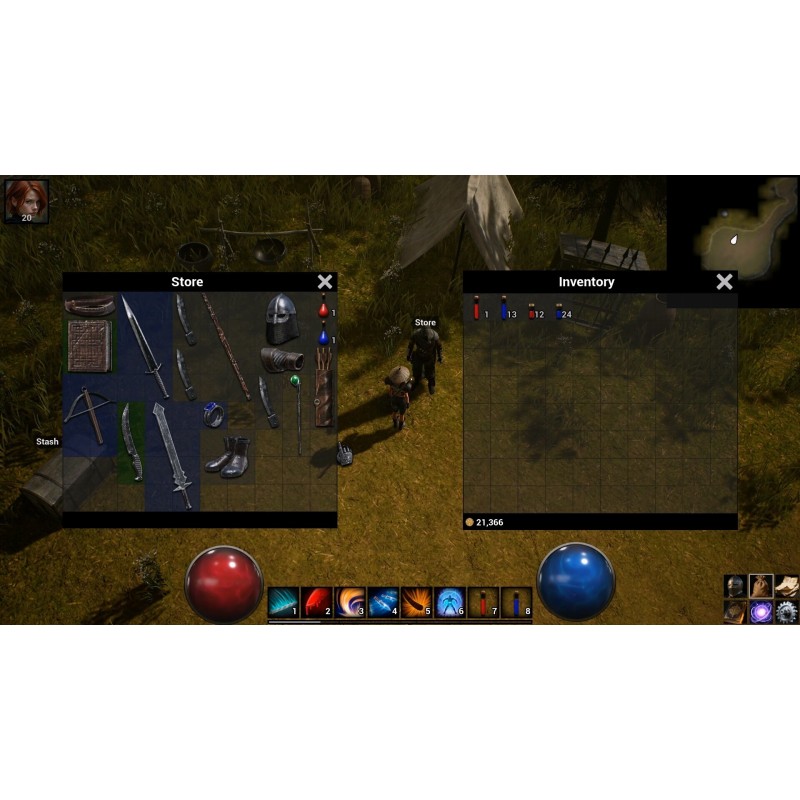
Task: Select the green-orb staff in the store
Action: click(297, 410)
